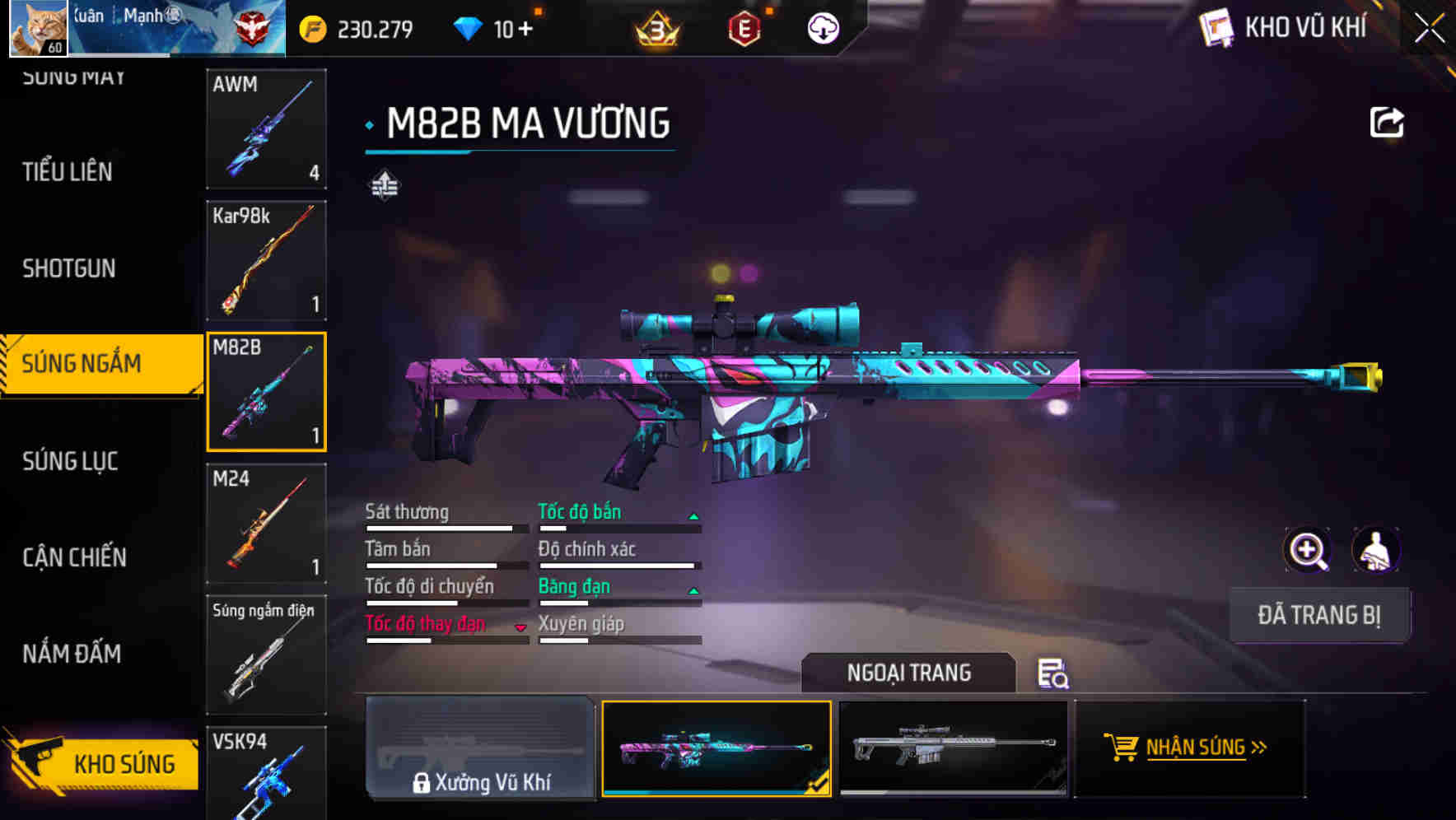Click the locked Xưởng Vũ Khí slot

pos(480,749)
